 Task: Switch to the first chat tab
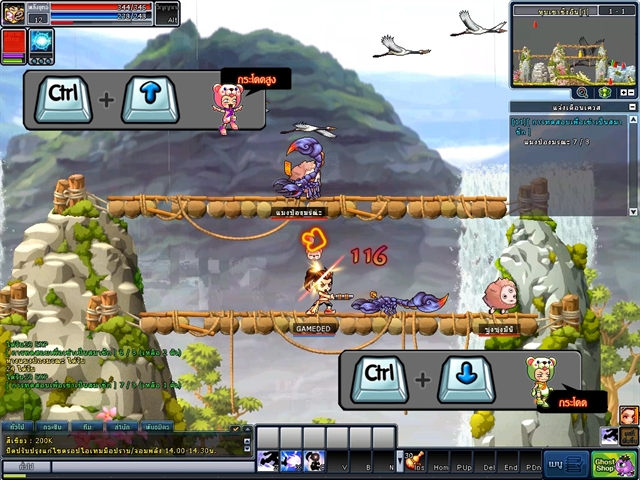(17, 426)
